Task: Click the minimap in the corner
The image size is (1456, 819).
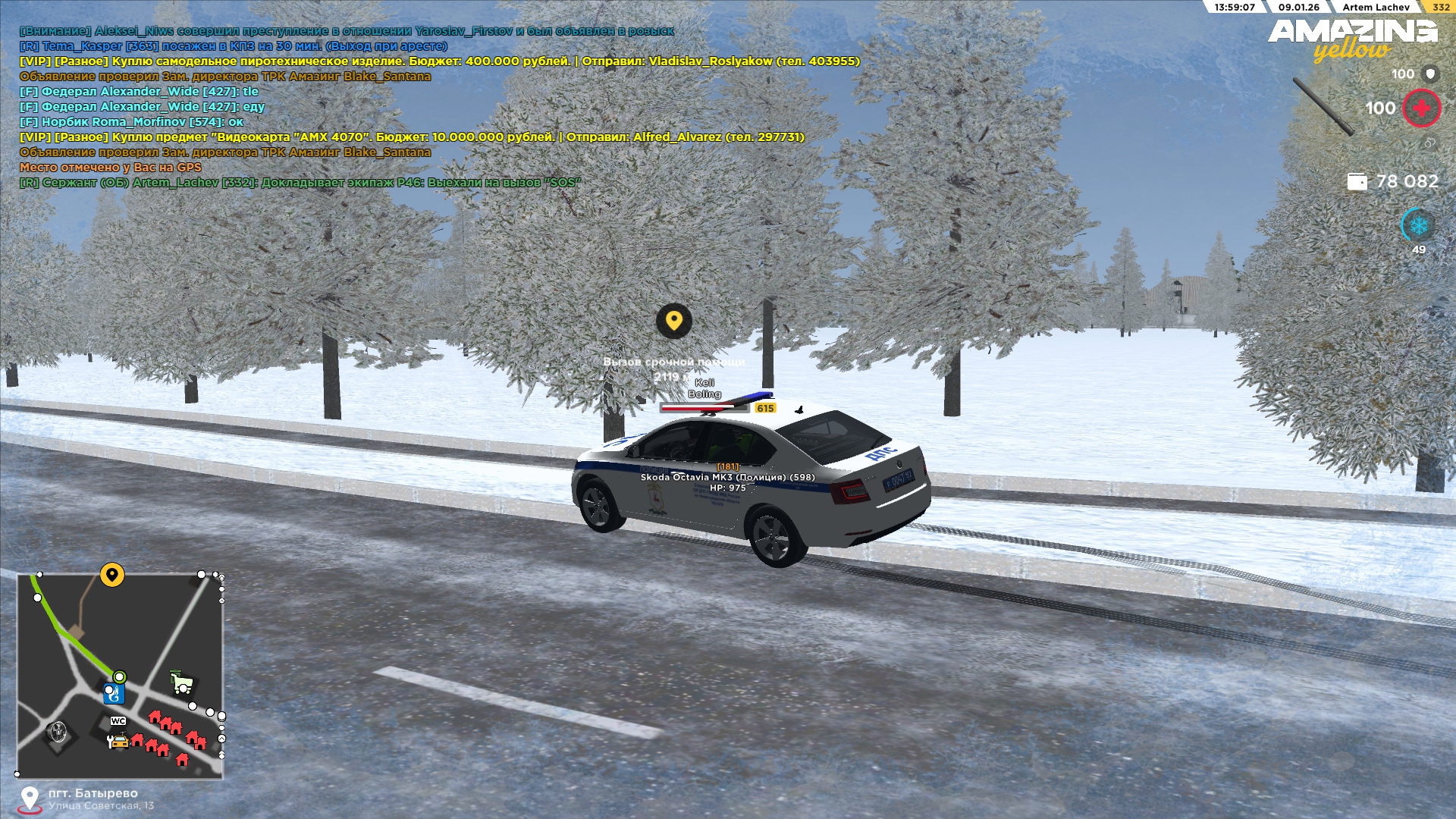Action: (x=120, y=676)
